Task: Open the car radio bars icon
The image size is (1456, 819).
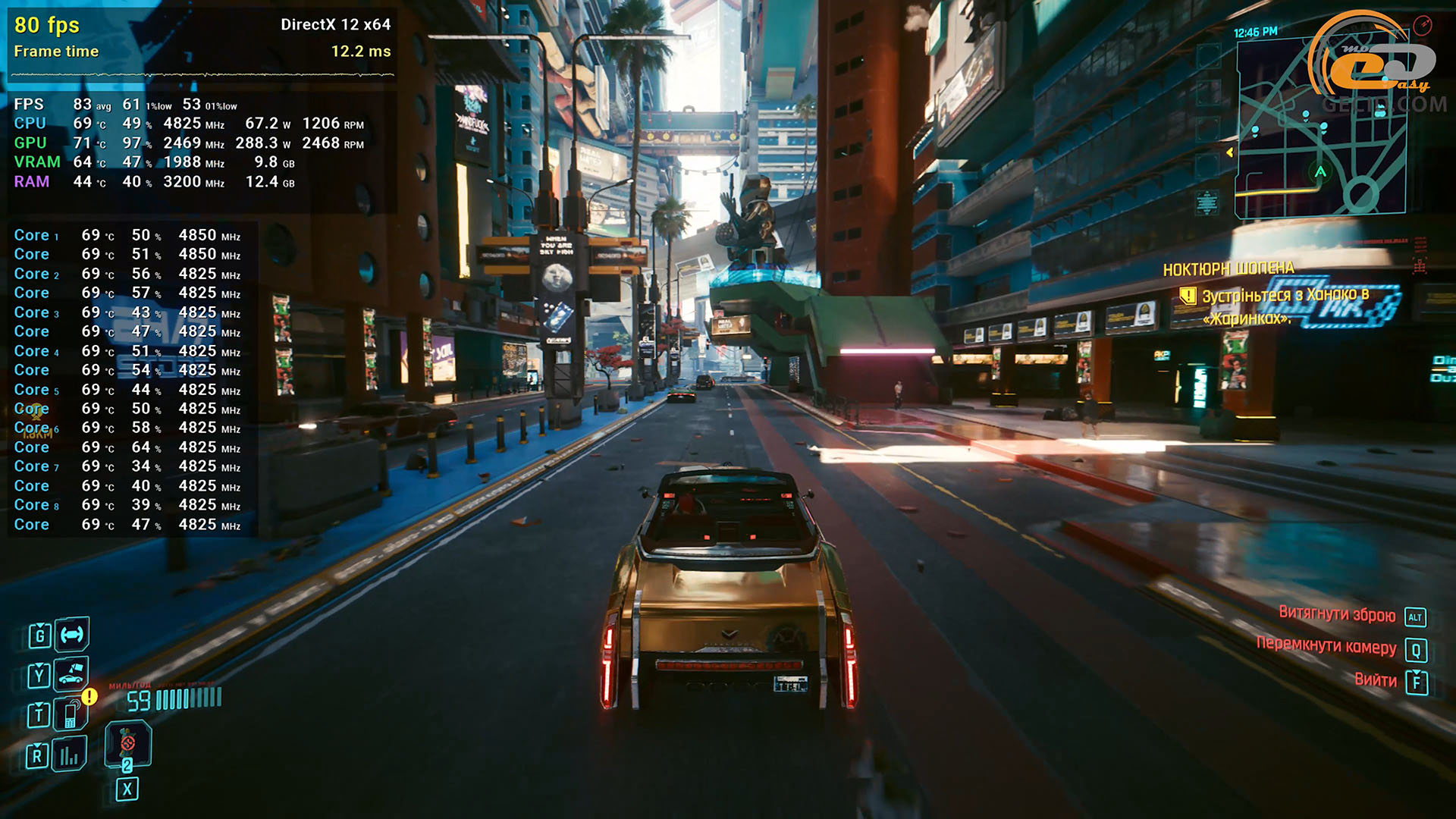Action: tap(70, 755)
